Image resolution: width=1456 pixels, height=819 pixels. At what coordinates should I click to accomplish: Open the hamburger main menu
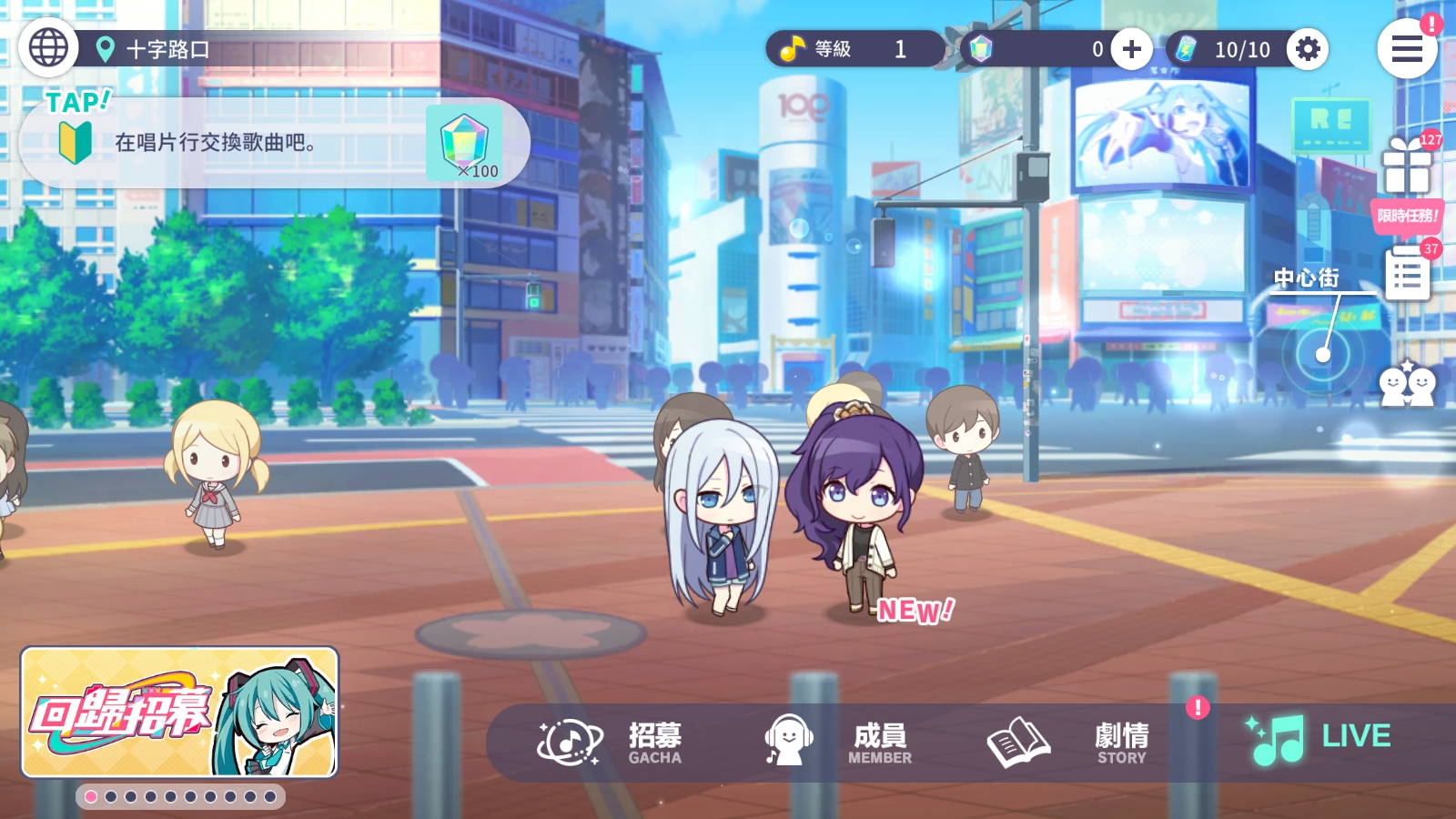(1406, 49)
